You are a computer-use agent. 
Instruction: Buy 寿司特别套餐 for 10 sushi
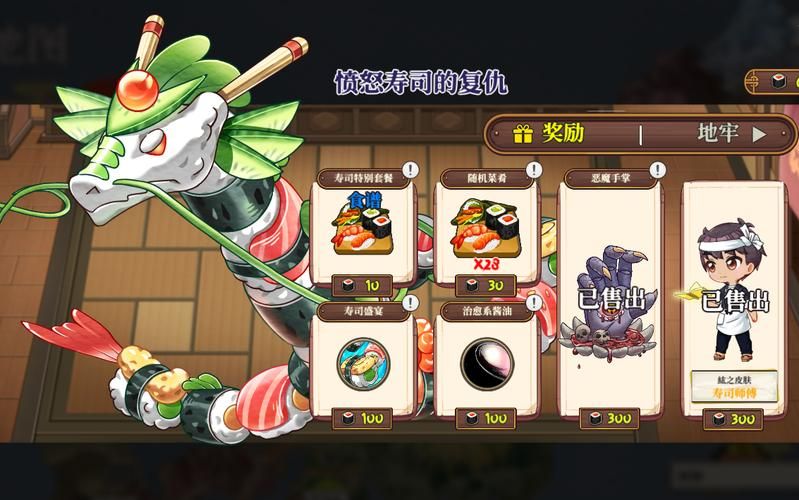(x=362, y=285)
